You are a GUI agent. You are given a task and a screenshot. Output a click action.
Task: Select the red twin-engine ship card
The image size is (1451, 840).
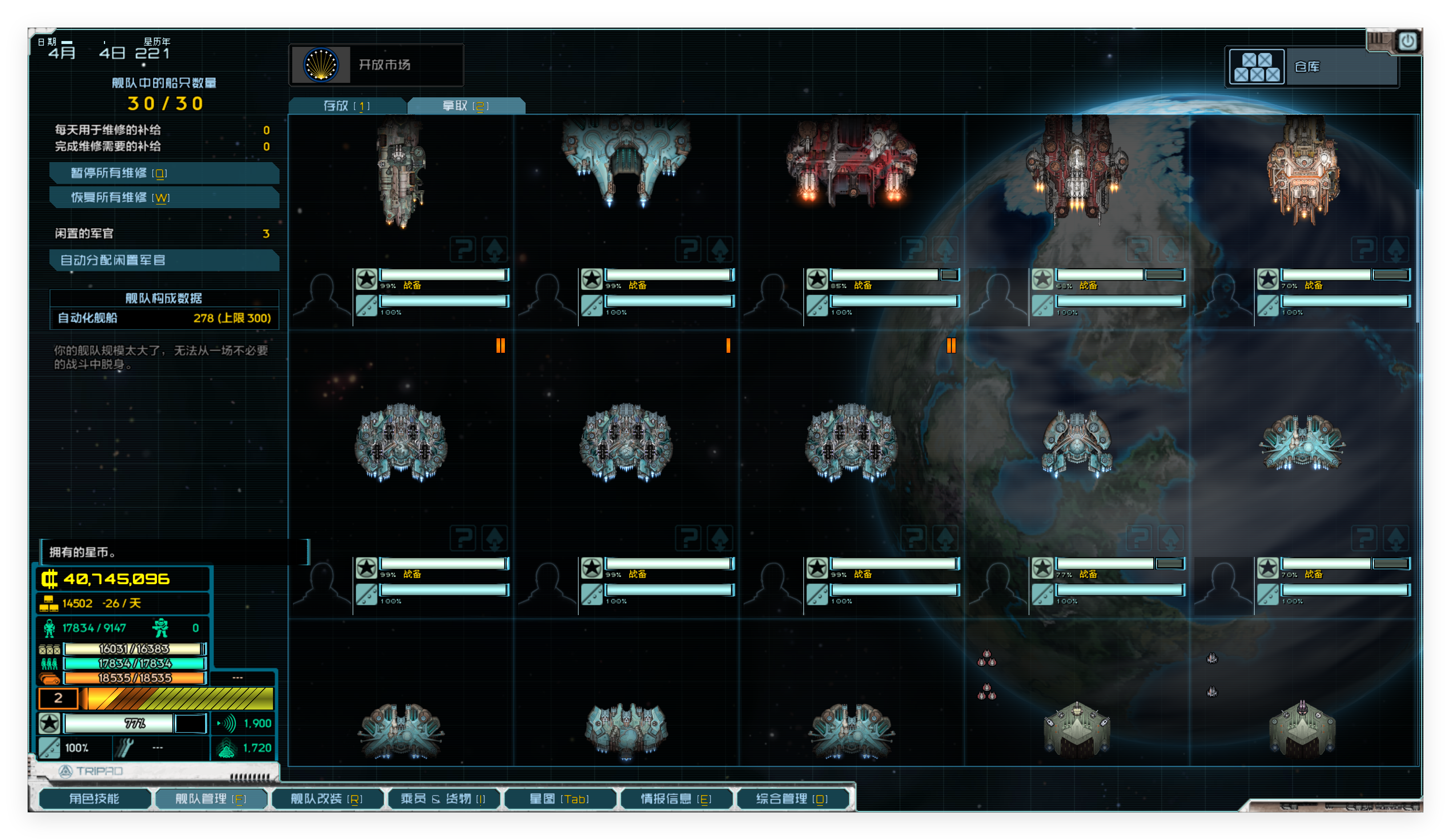click(851, 167)
